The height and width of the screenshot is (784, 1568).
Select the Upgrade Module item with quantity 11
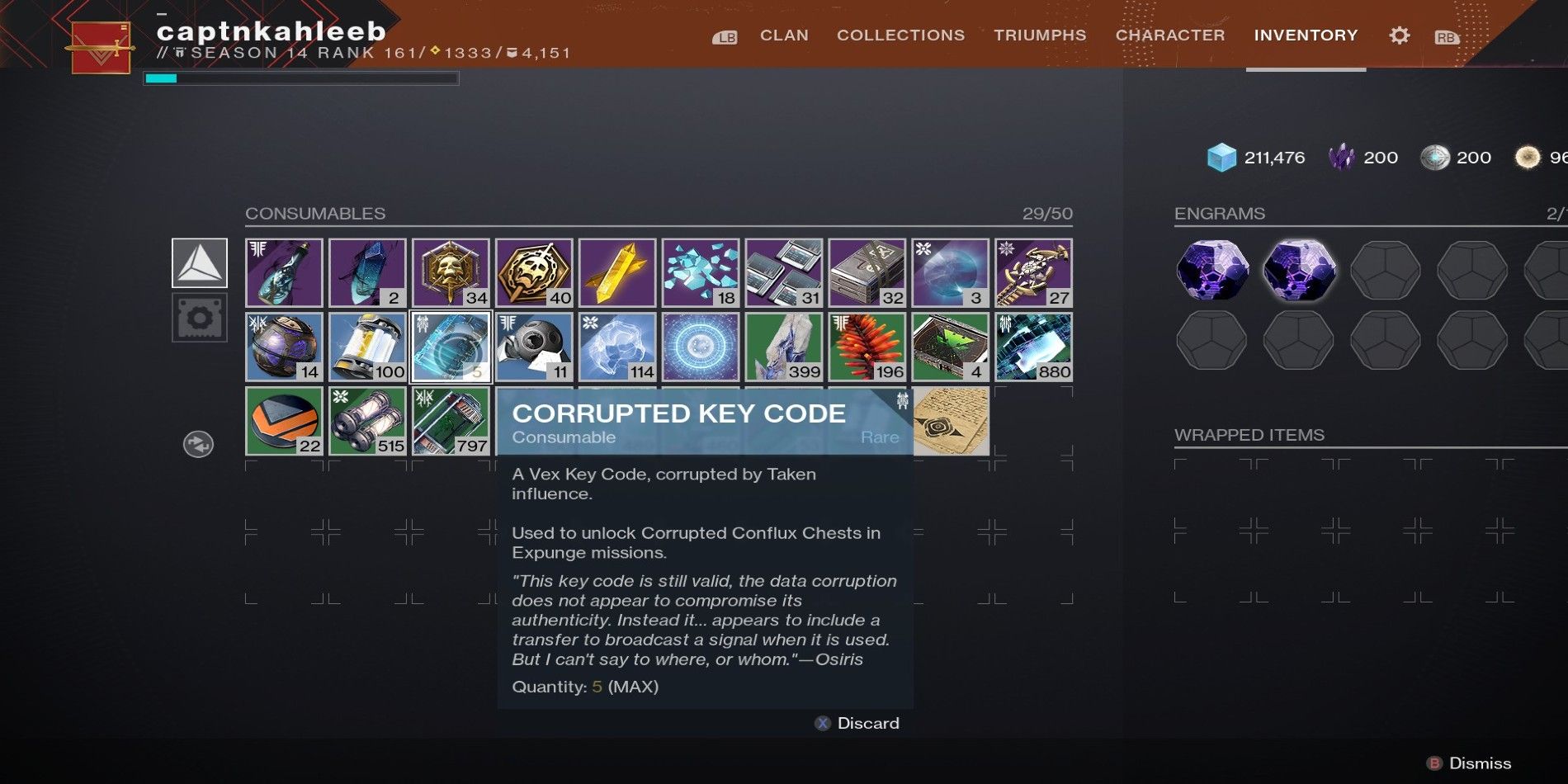pyautogui.click(x=534, y=347)
